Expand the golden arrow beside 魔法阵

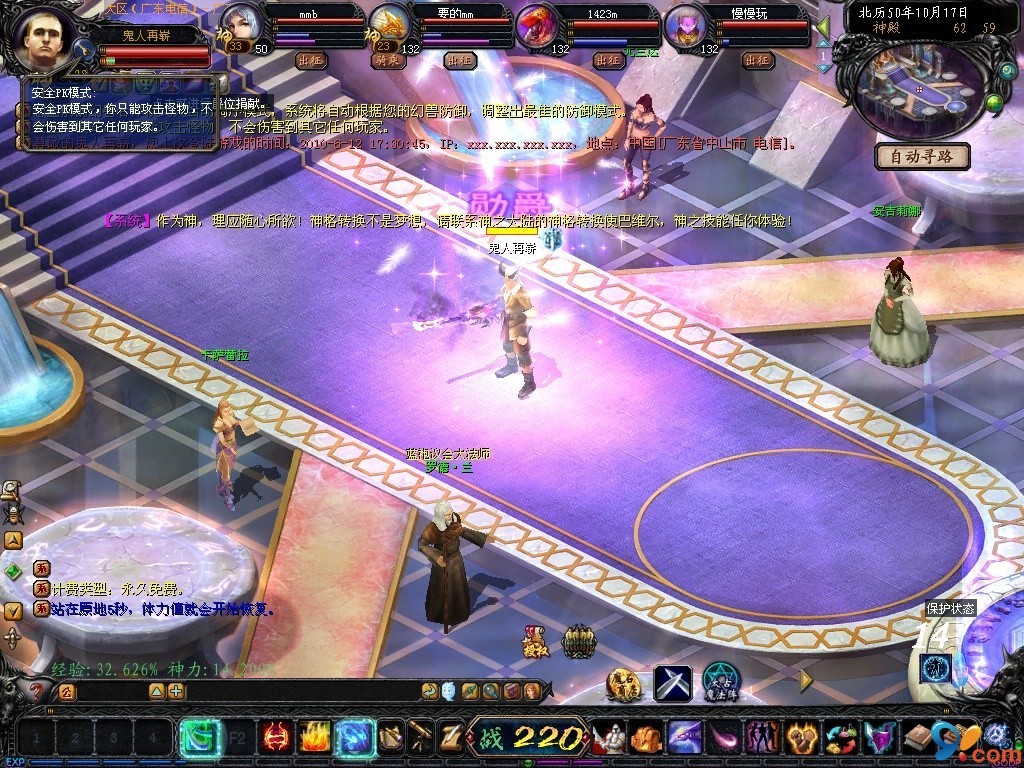click(x=806, y=680)
